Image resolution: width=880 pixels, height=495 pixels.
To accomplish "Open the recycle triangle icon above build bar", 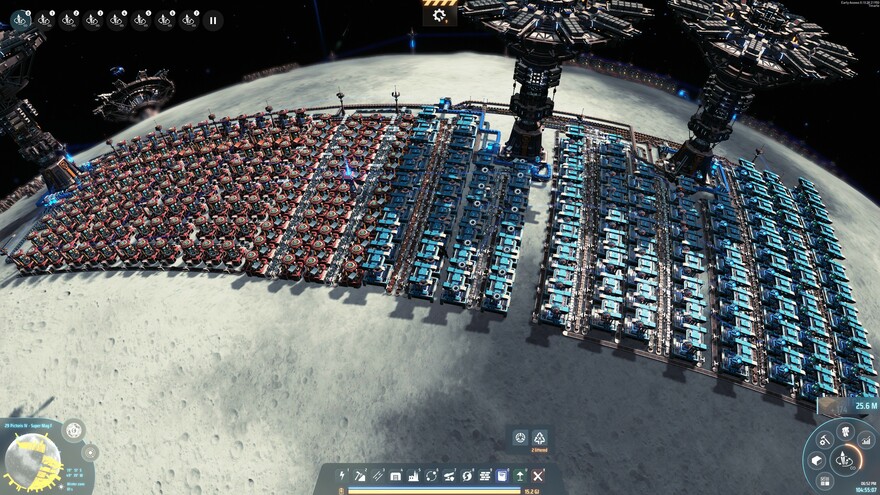I will point(540,438).
